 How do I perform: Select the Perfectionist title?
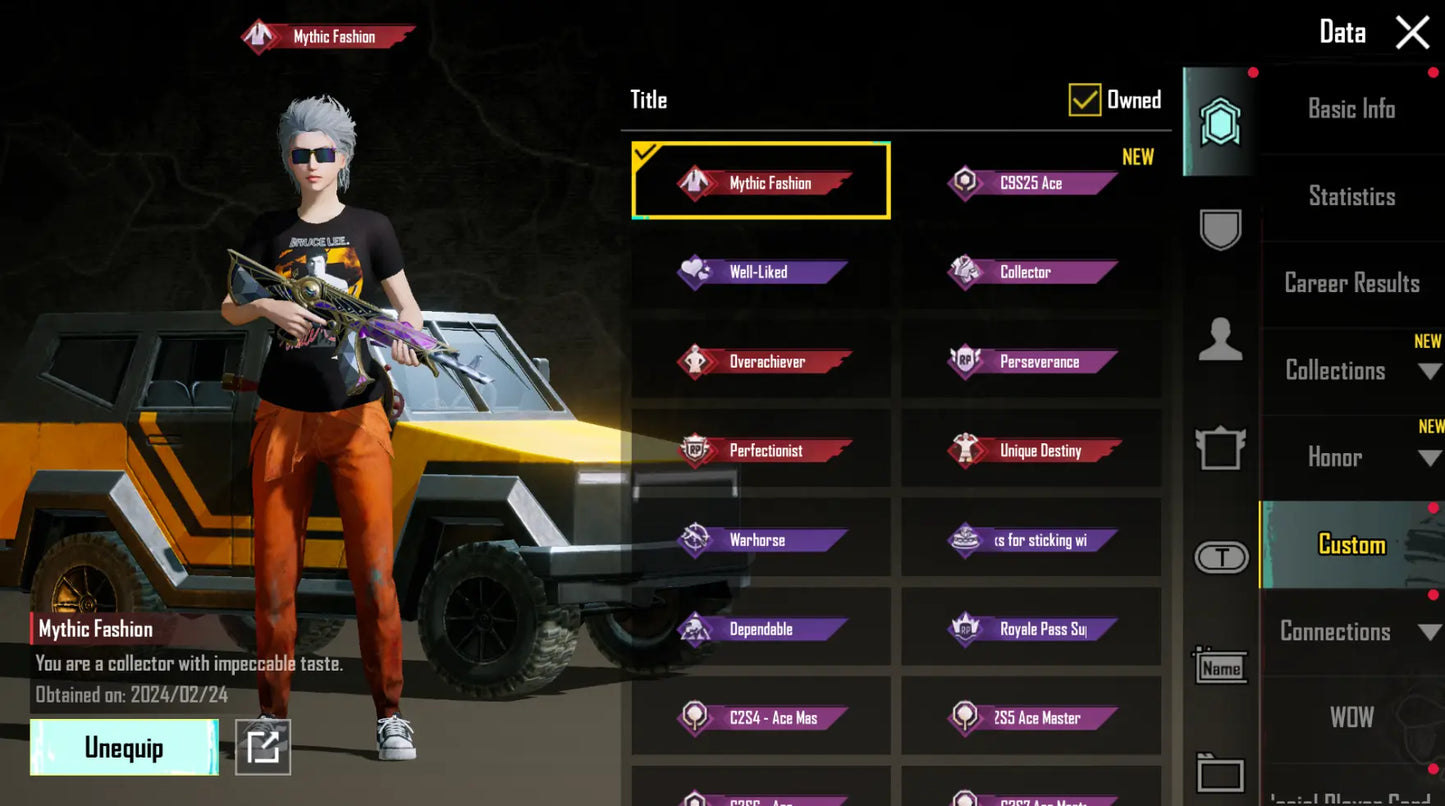[761, 451]
